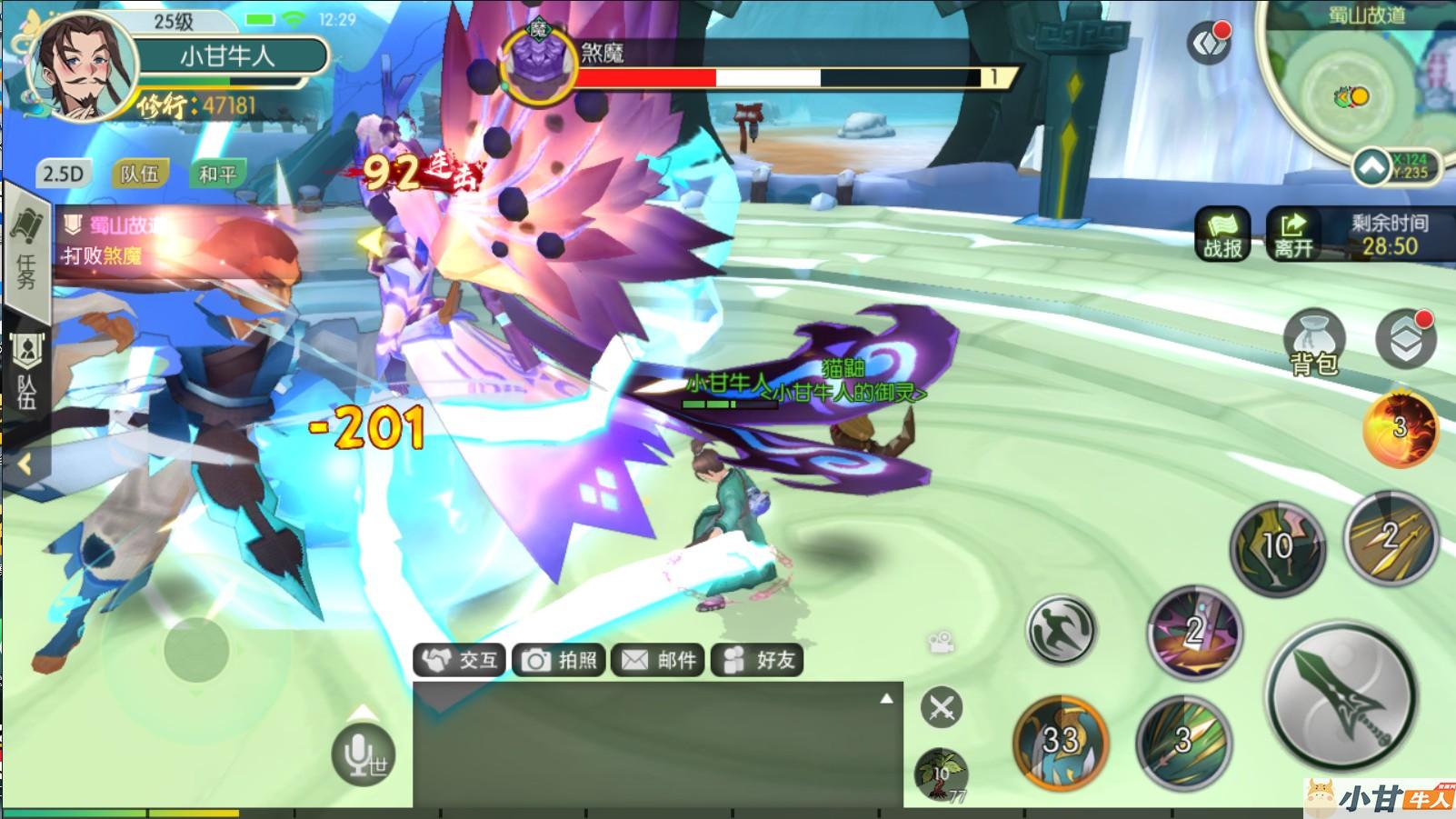Open the 背包 bag inventory

tap(1312, 344)
